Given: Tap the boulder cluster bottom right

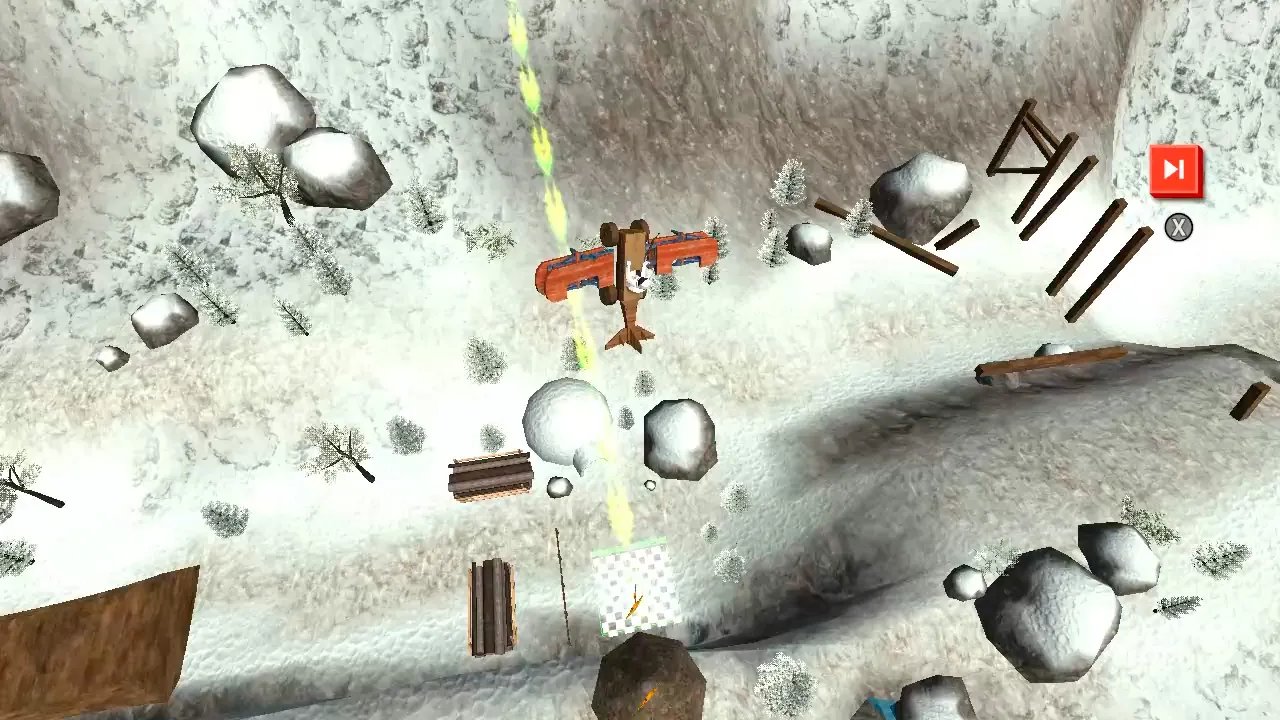Looking at the screenshot, I should 1050,610.
